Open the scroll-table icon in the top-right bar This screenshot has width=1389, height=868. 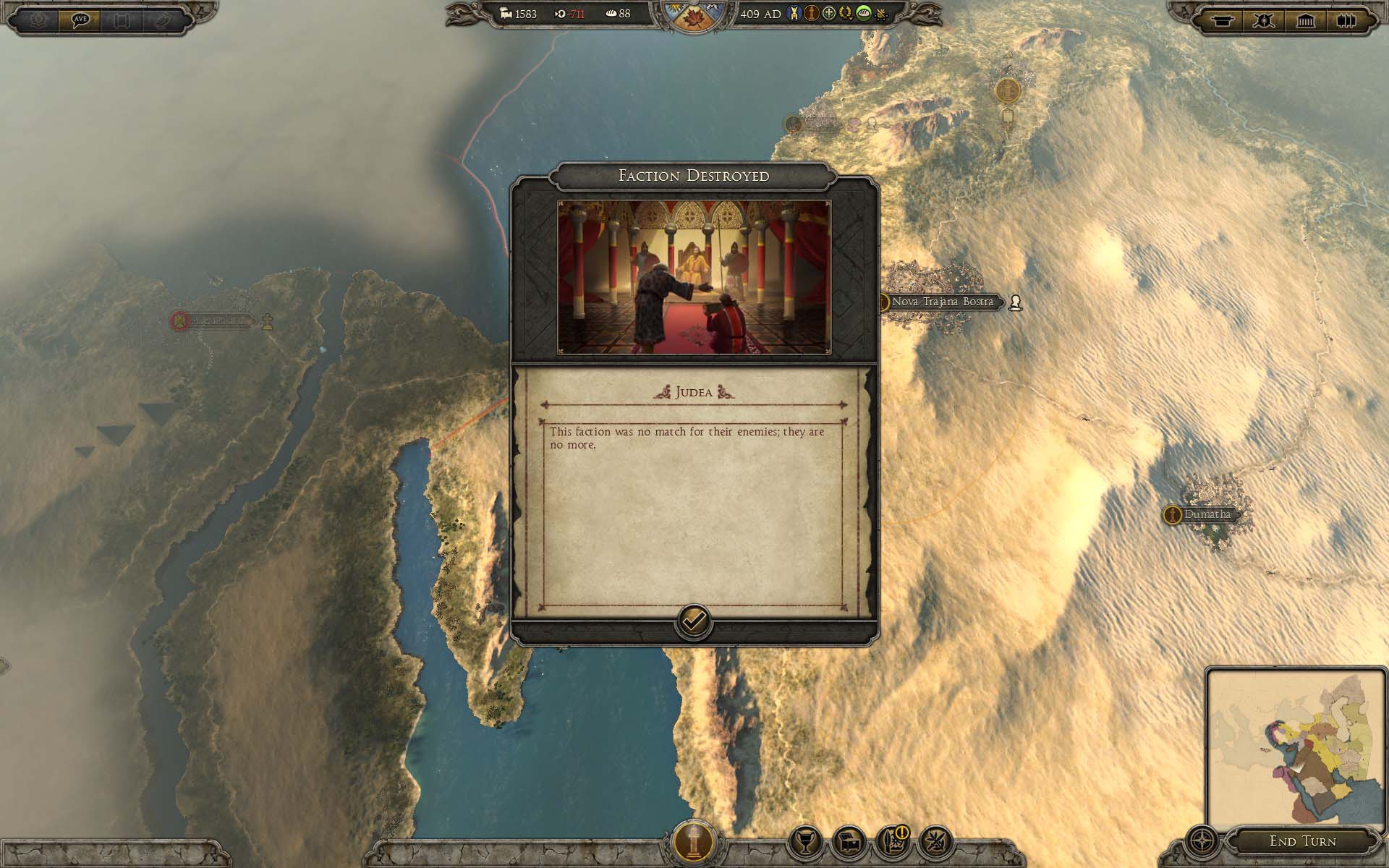point(1223,20)
